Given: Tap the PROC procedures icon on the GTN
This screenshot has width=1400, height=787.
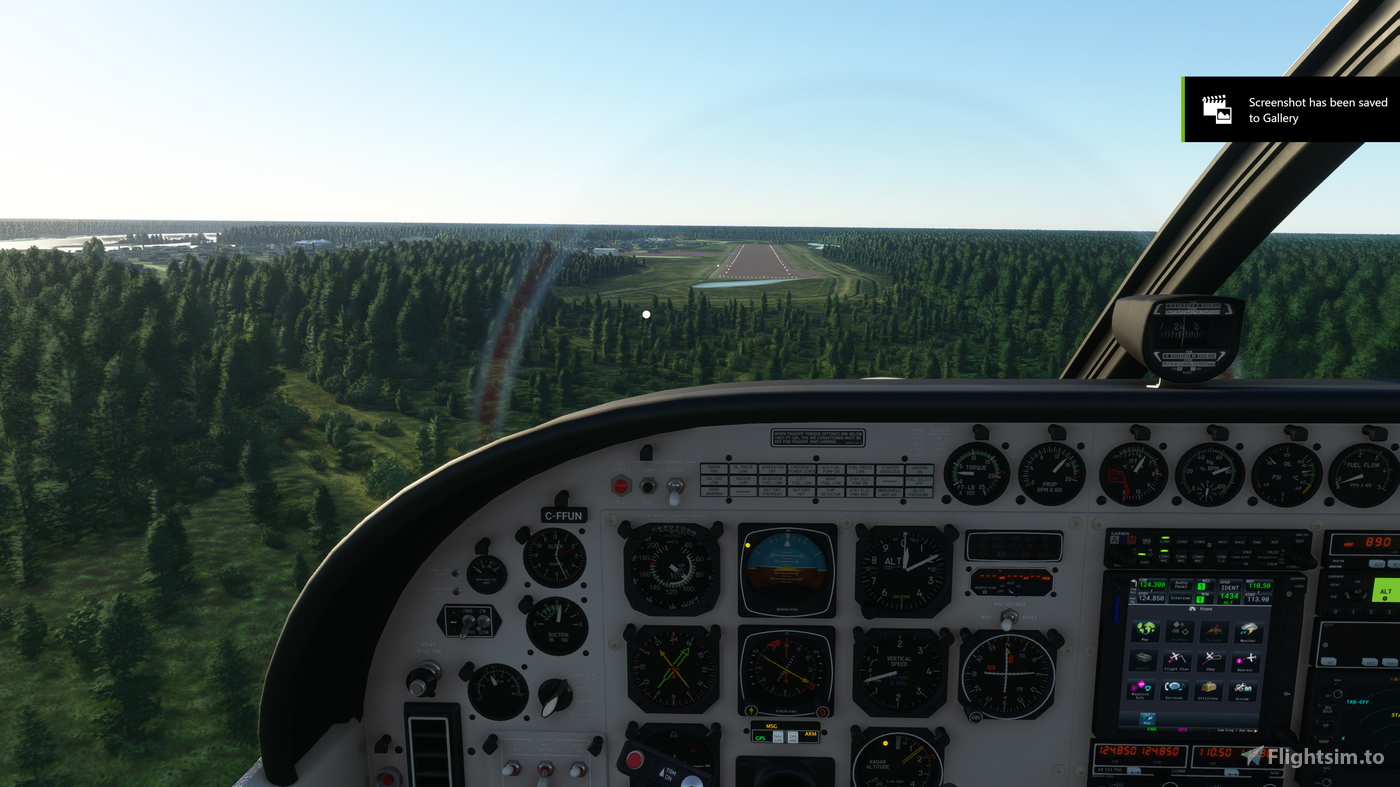Looking at the screenshot, I should [1213, 661].
